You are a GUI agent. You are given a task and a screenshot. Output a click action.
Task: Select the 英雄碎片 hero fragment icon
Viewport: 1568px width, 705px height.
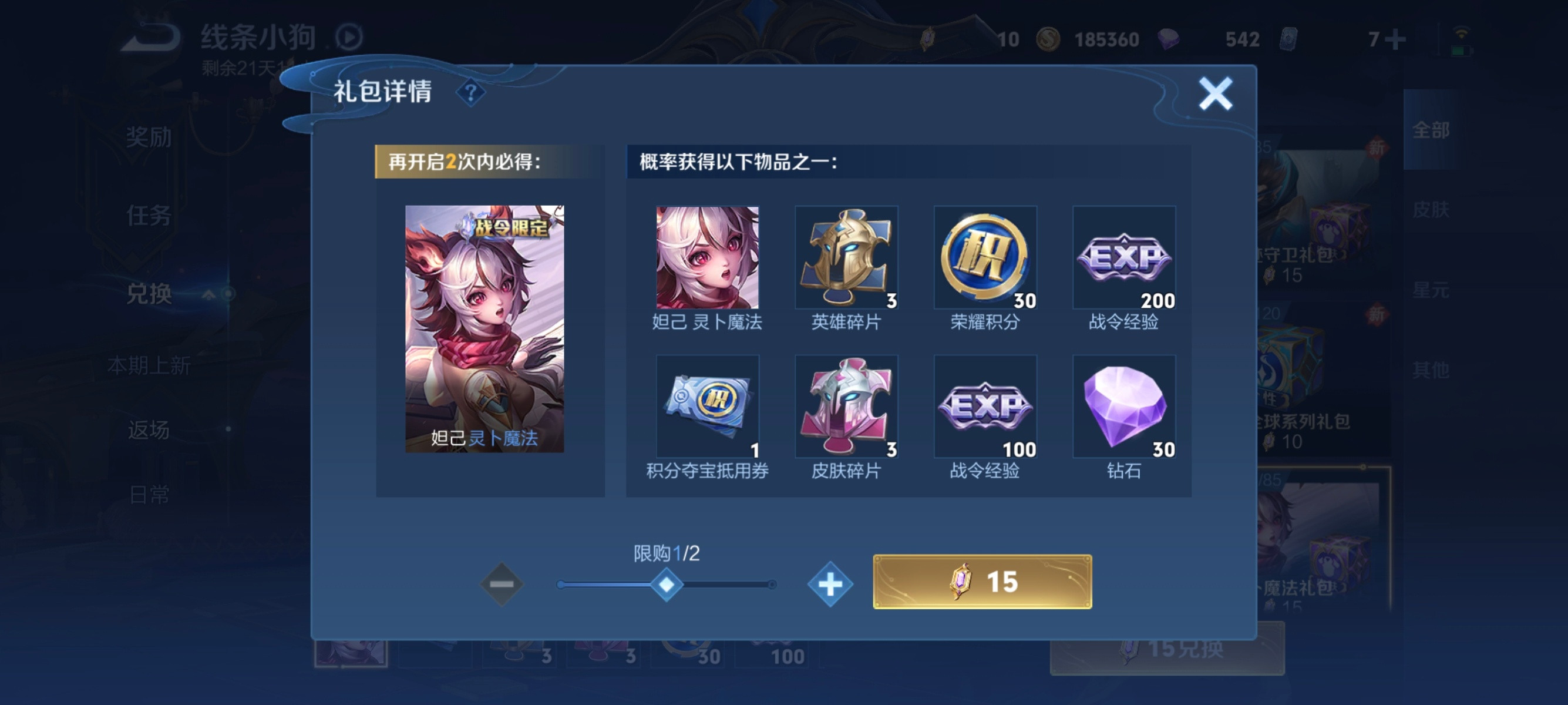(x=846, y=258)
